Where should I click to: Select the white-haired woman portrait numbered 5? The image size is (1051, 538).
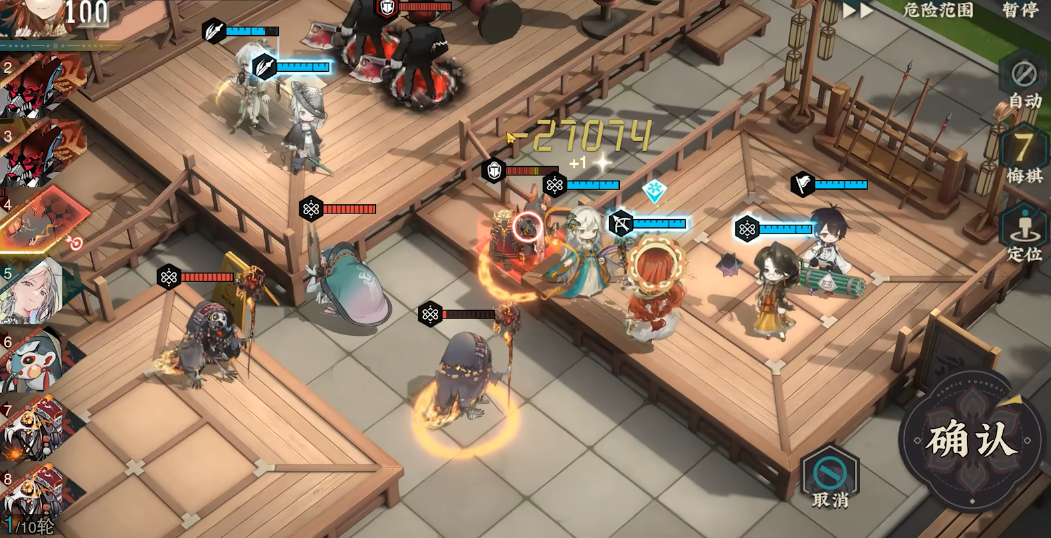tap(38, 289)
